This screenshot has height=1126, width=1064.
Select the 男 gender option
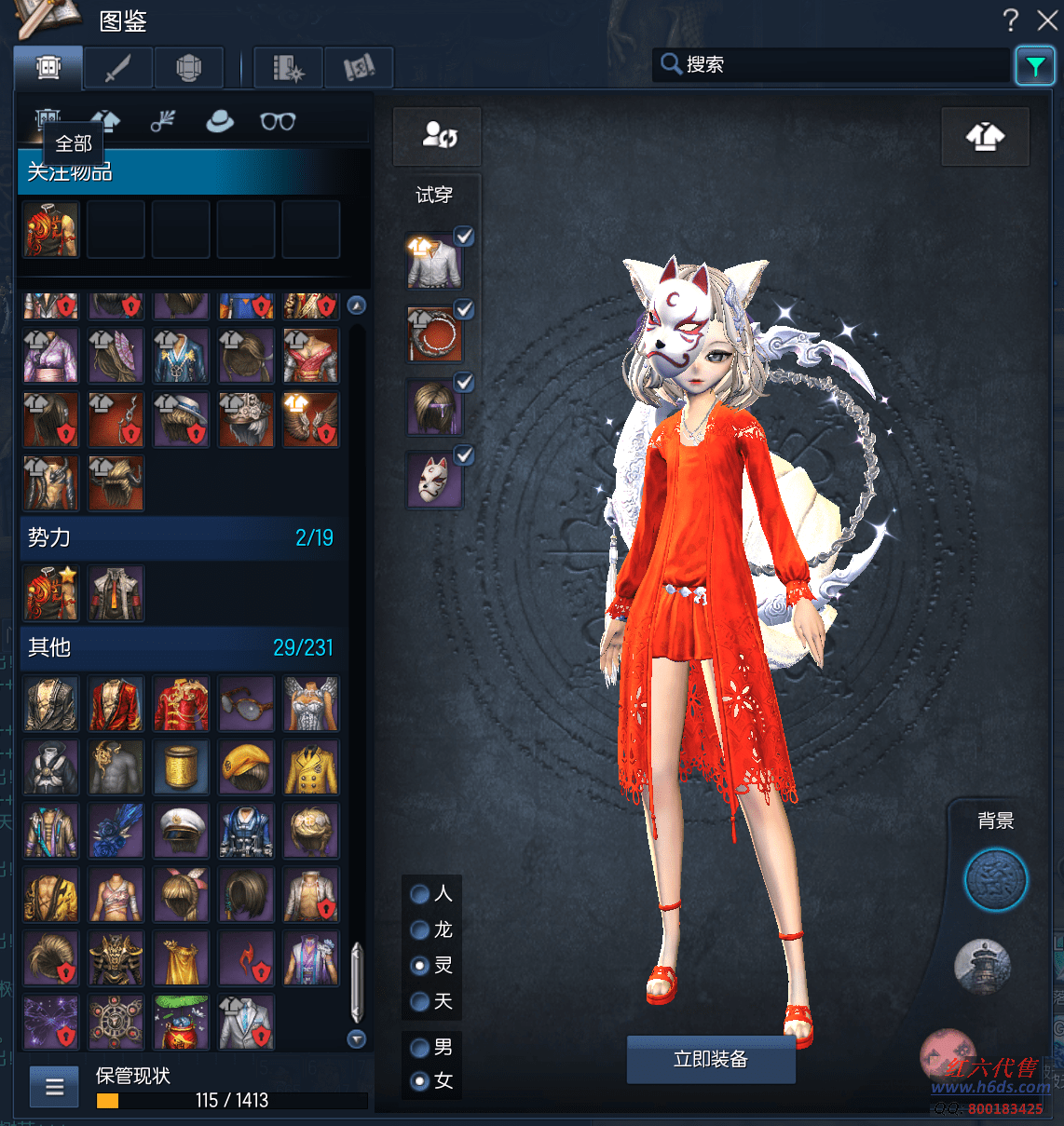(x=420, y=1047)
